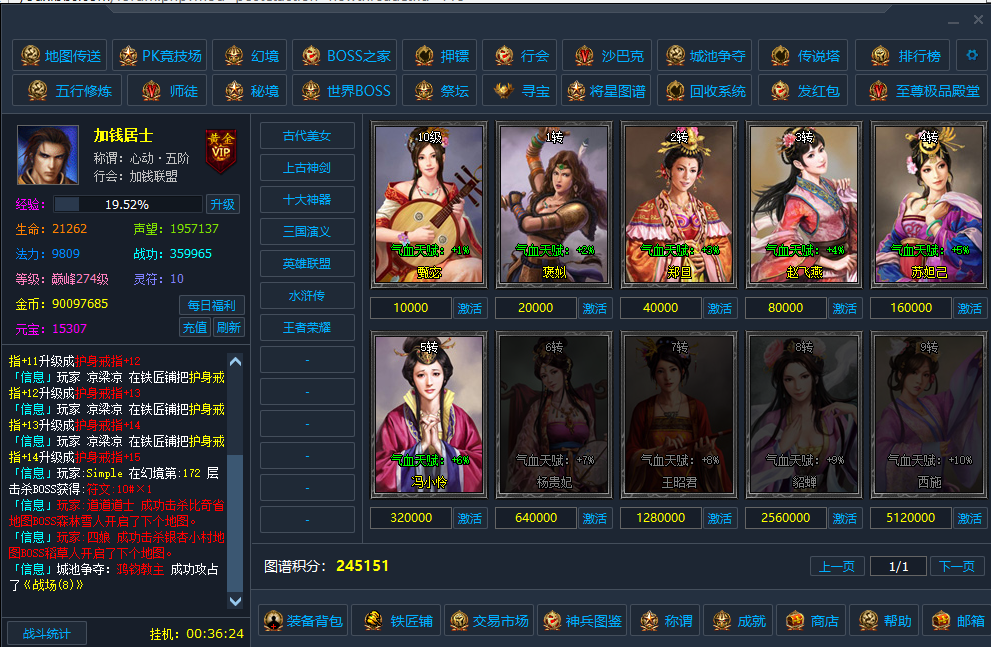Refresh stats with the 刷新 button
Viewport: 991px width, 647px height.
coord(228,327)
